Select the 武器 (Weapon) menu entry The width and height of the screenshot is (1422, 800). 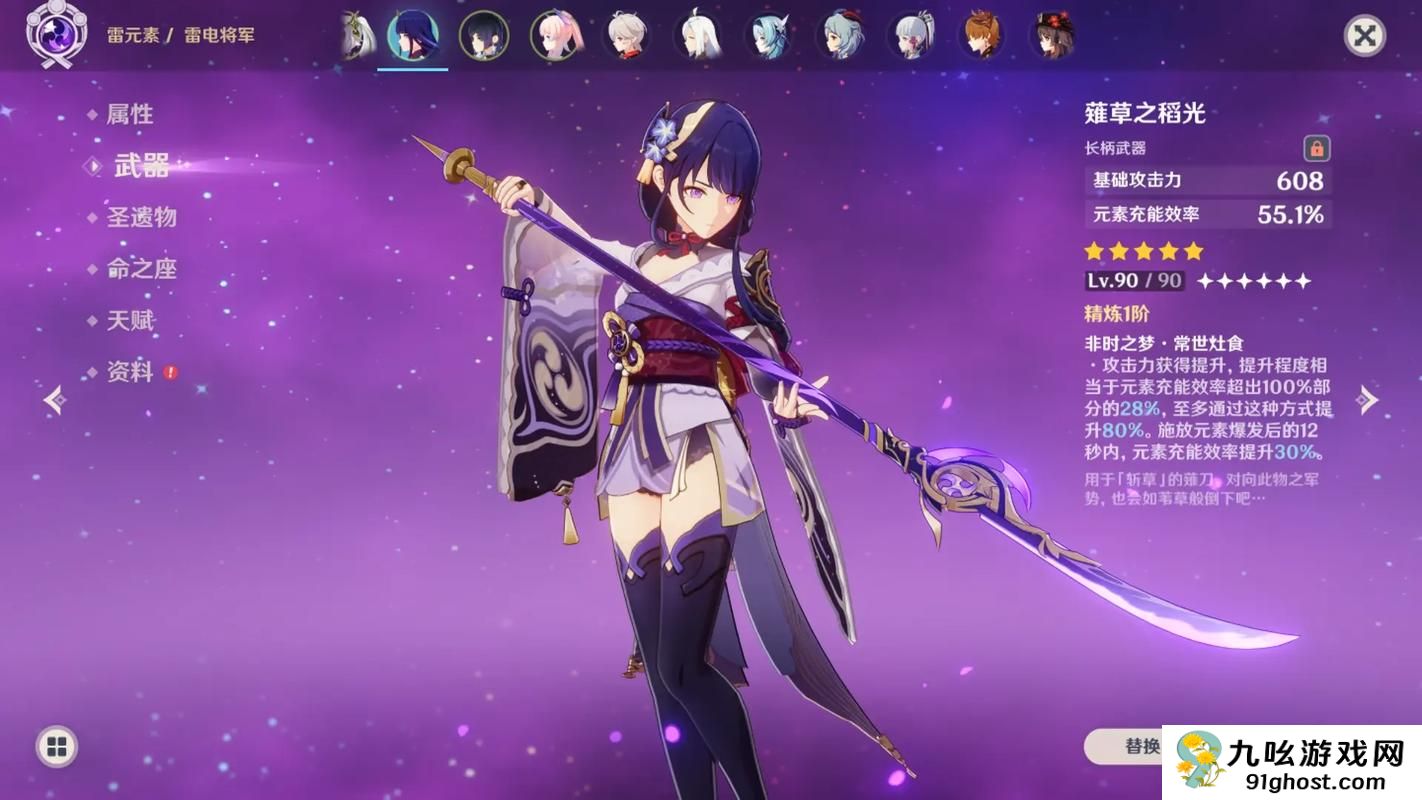[x=141, y=166]
